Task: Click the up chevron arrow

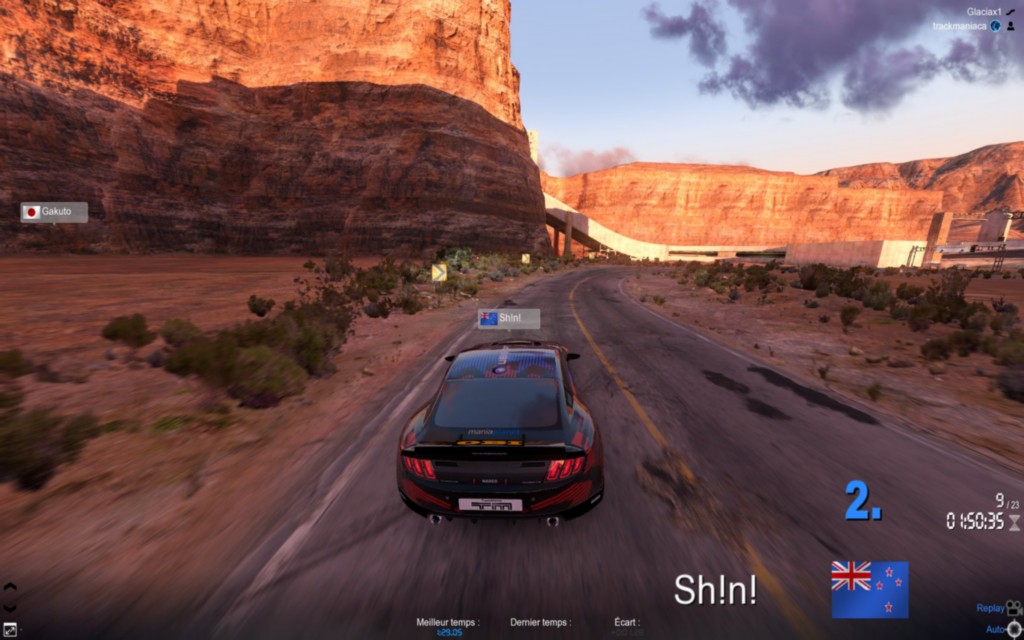Action: click(x=10, y=587)
